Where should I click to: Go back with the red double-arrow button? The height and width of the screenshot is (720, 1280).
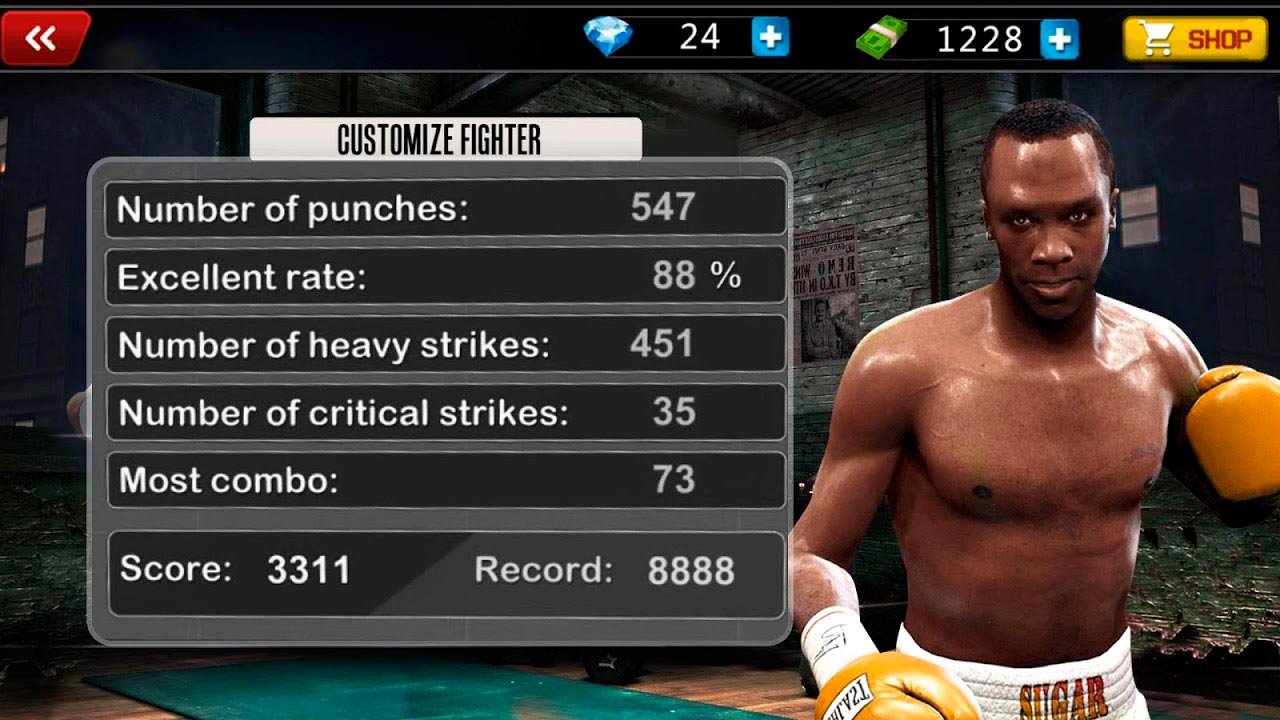pyautogui.click(x=43, y=38)
